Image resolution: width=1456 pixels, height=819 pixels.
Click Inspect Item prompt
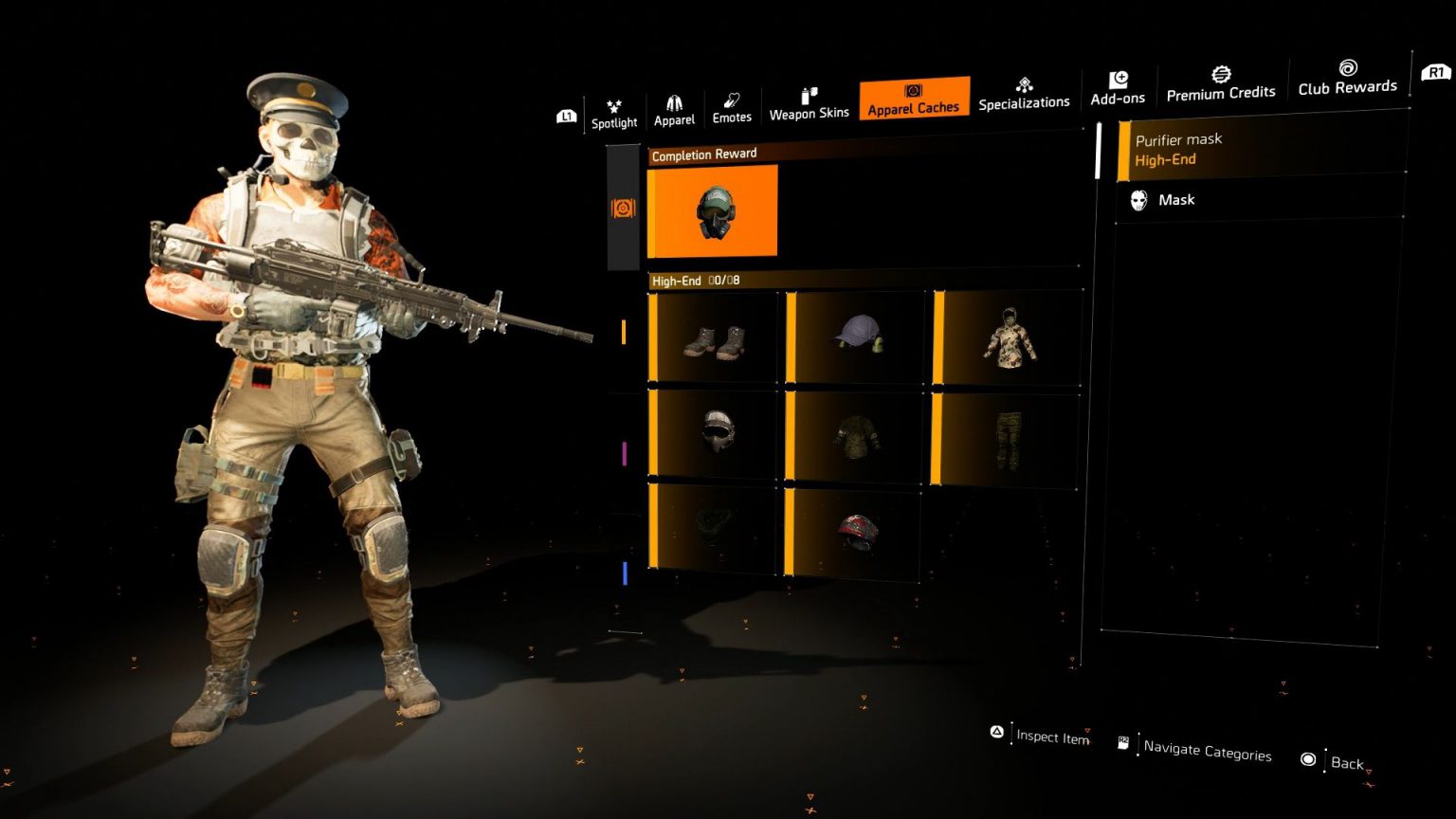coord(1051,737)
